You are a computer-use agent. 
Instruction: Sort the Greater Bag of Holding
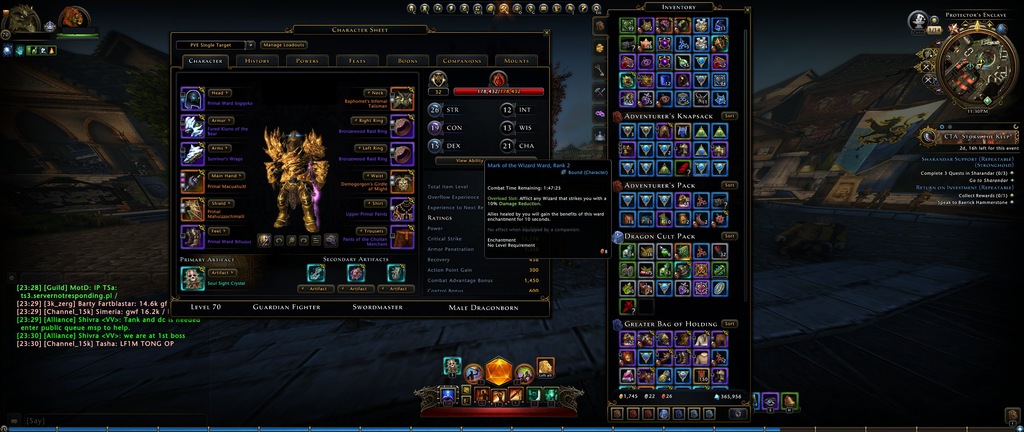click(x=729, y=324)
